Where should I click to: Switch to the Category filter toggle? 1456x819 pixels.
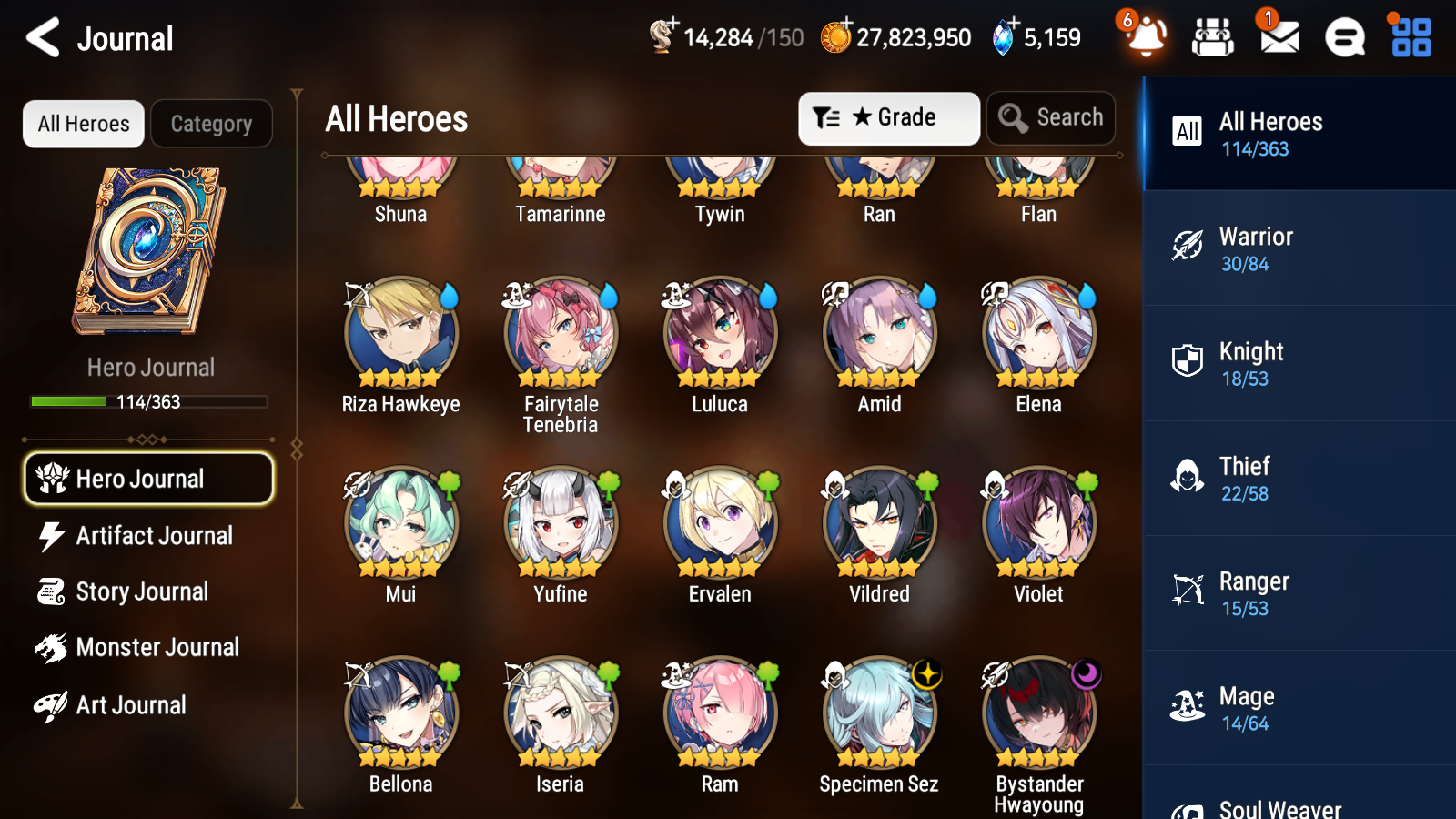[x=212, y=124]
